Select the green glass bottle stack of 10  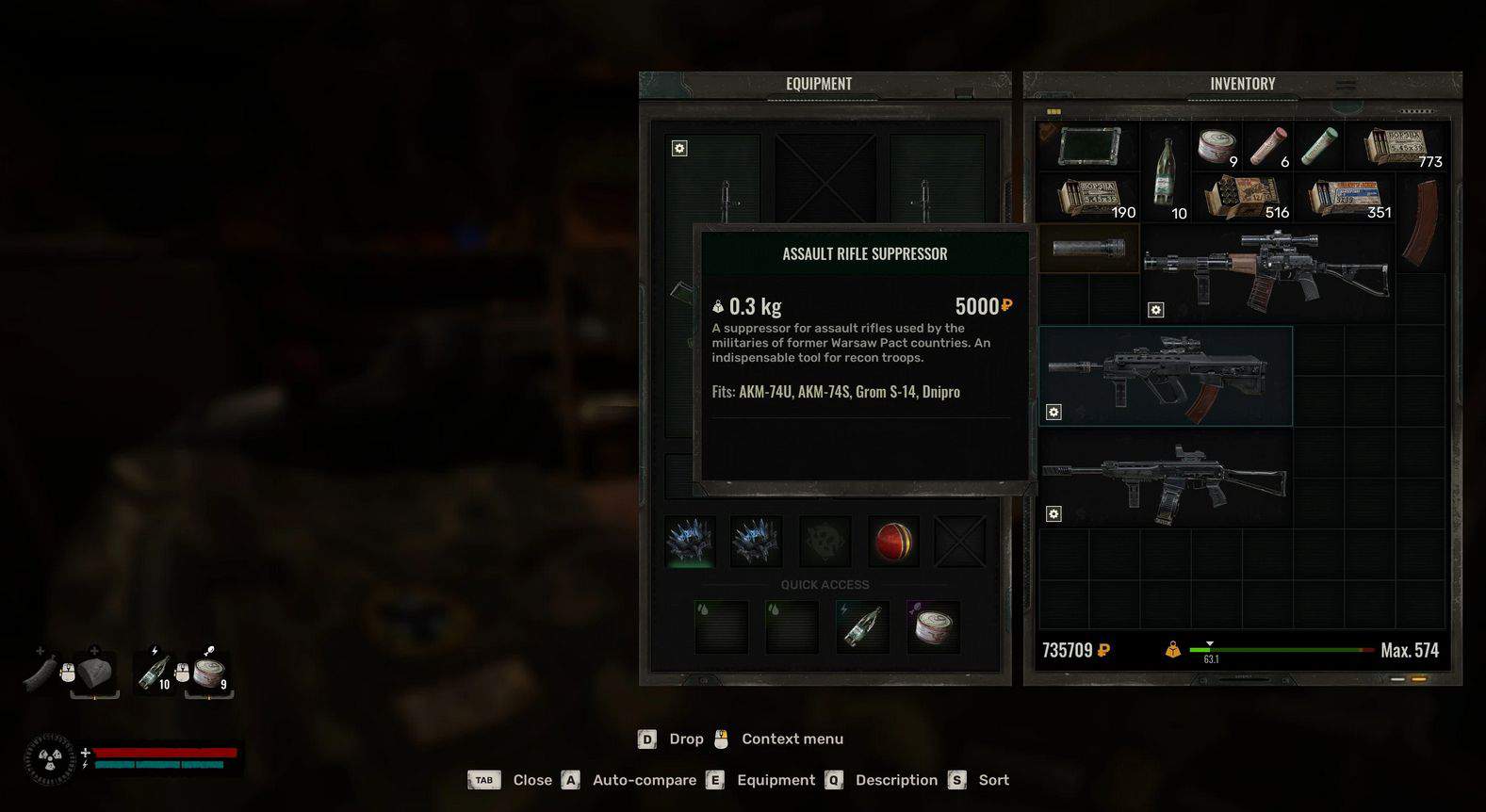[x=1166, y=171]
